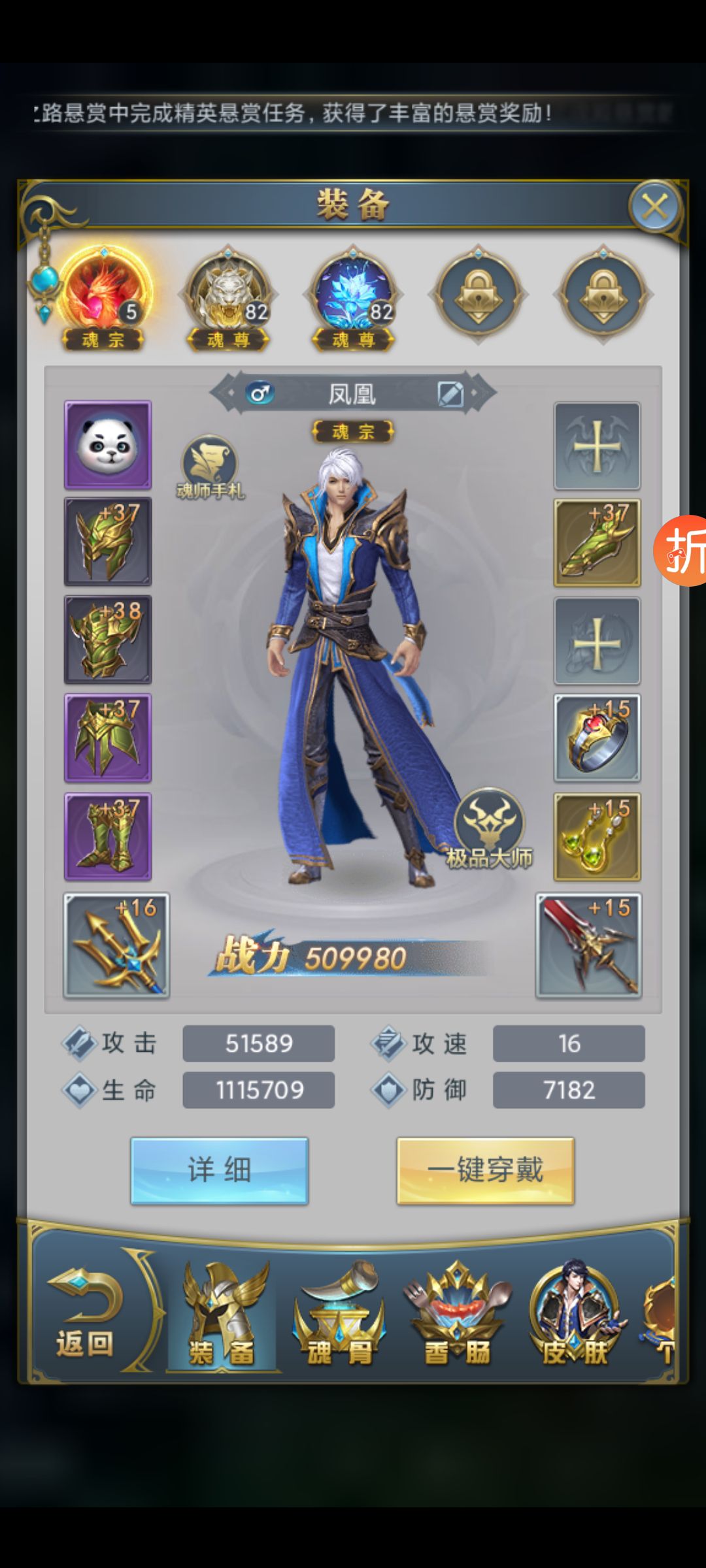Select the green chest armor +38 slot
This screenshot has height=1568, width=706.
pos(108,640)
